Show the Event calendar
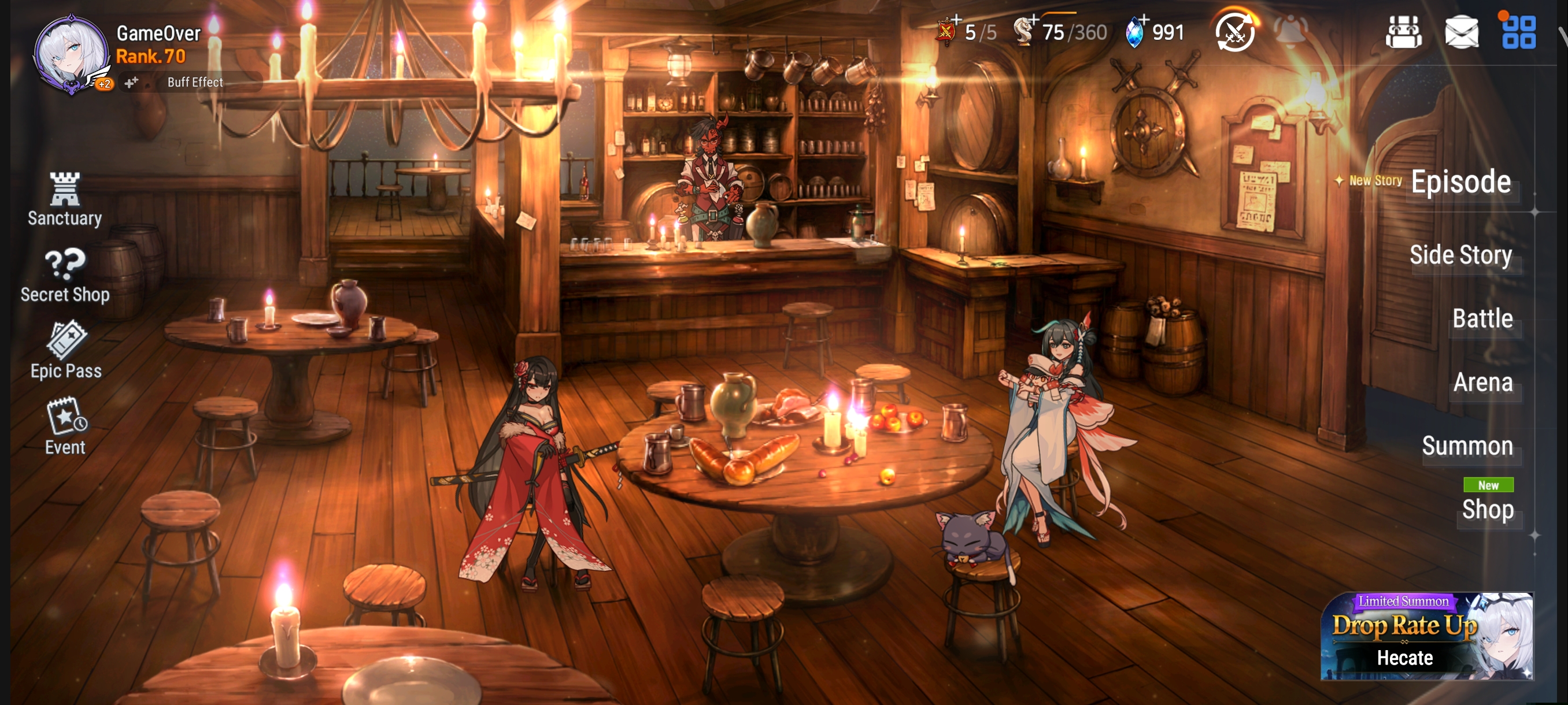The width and height of the screenshot is (1568, 705). coord(65,426)
